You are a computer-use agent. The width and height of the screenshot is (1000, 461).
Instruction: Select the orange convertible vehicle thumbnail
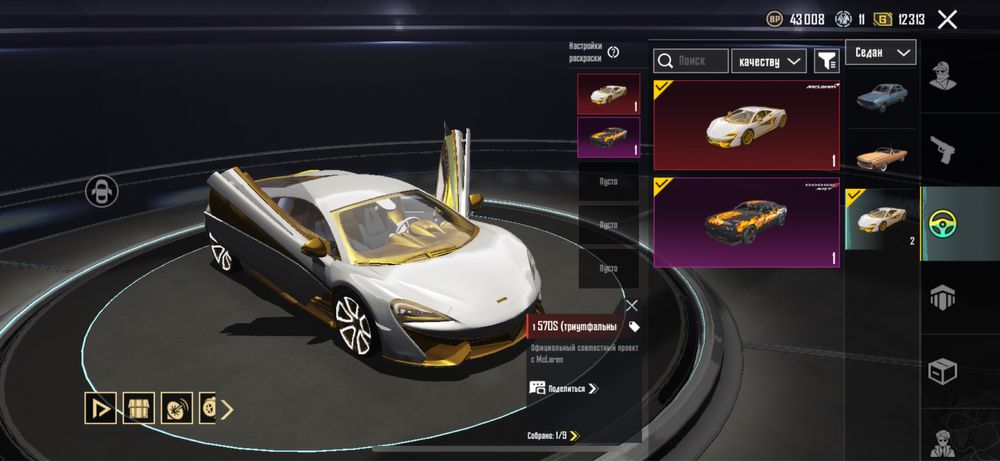pos(882,157)
